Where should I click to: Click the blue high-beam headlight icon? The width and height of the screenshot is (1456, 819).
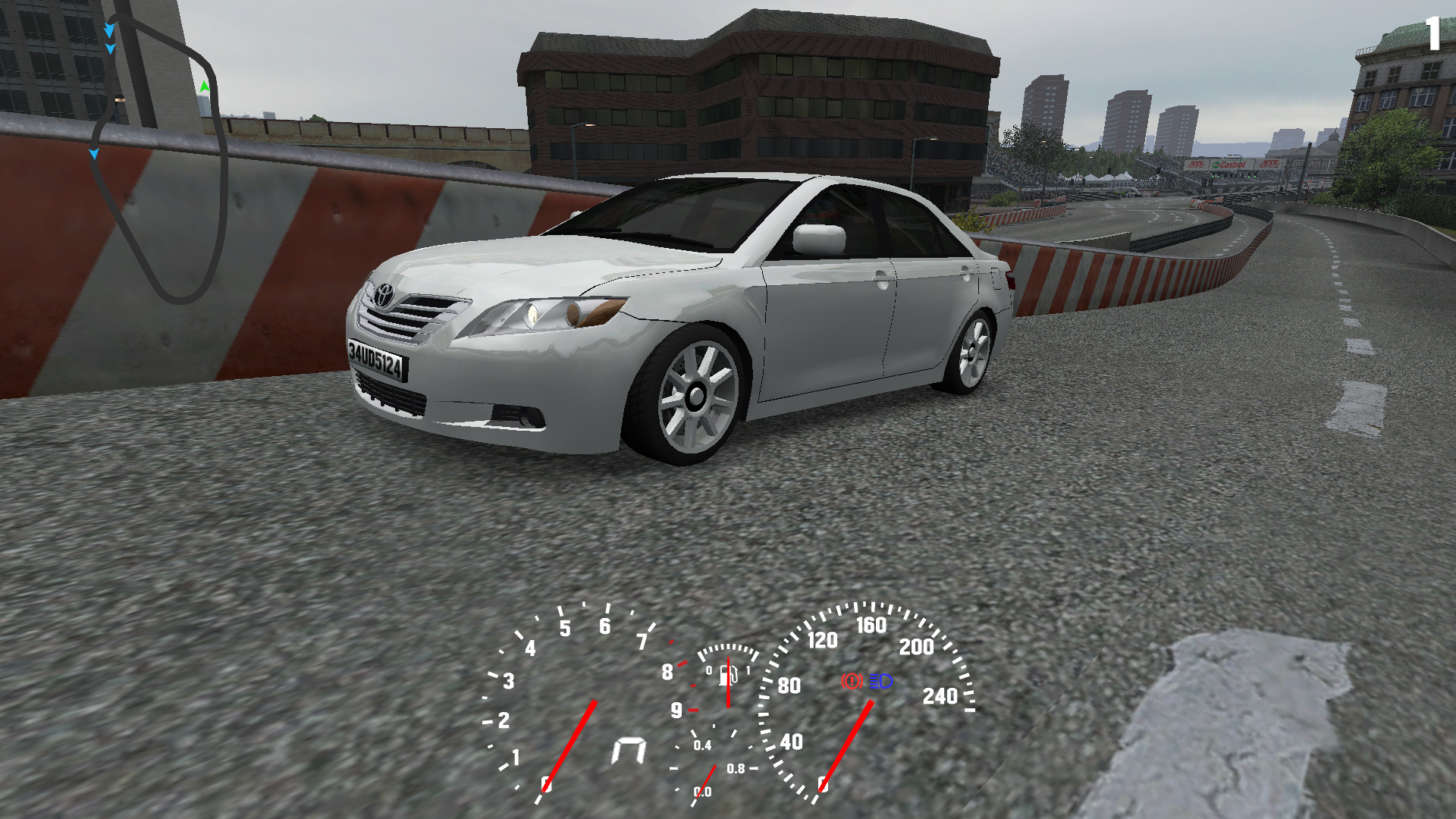881,681
